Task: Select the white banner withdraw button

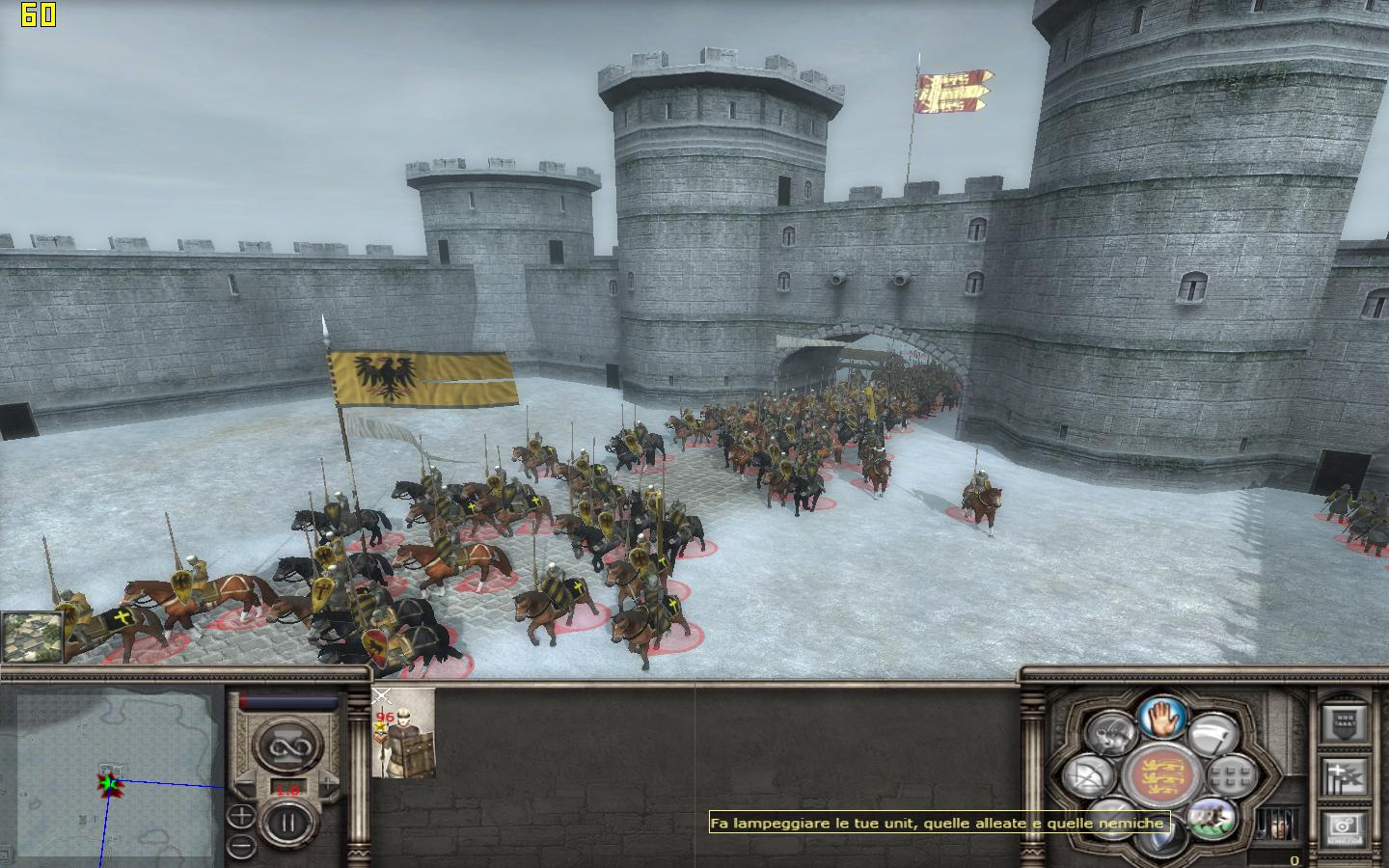Action: (1212, 735)
